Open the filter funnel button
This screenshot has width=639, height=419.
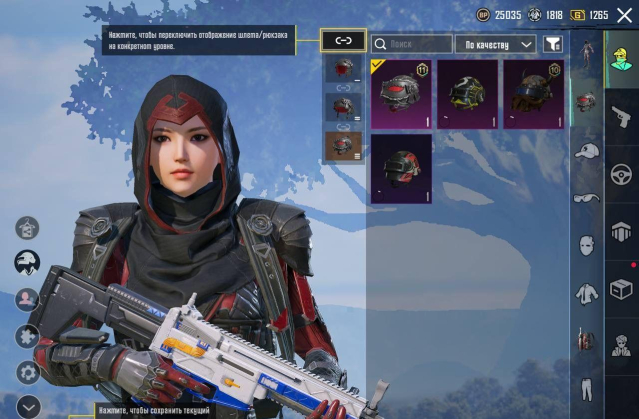coord(552,44)
